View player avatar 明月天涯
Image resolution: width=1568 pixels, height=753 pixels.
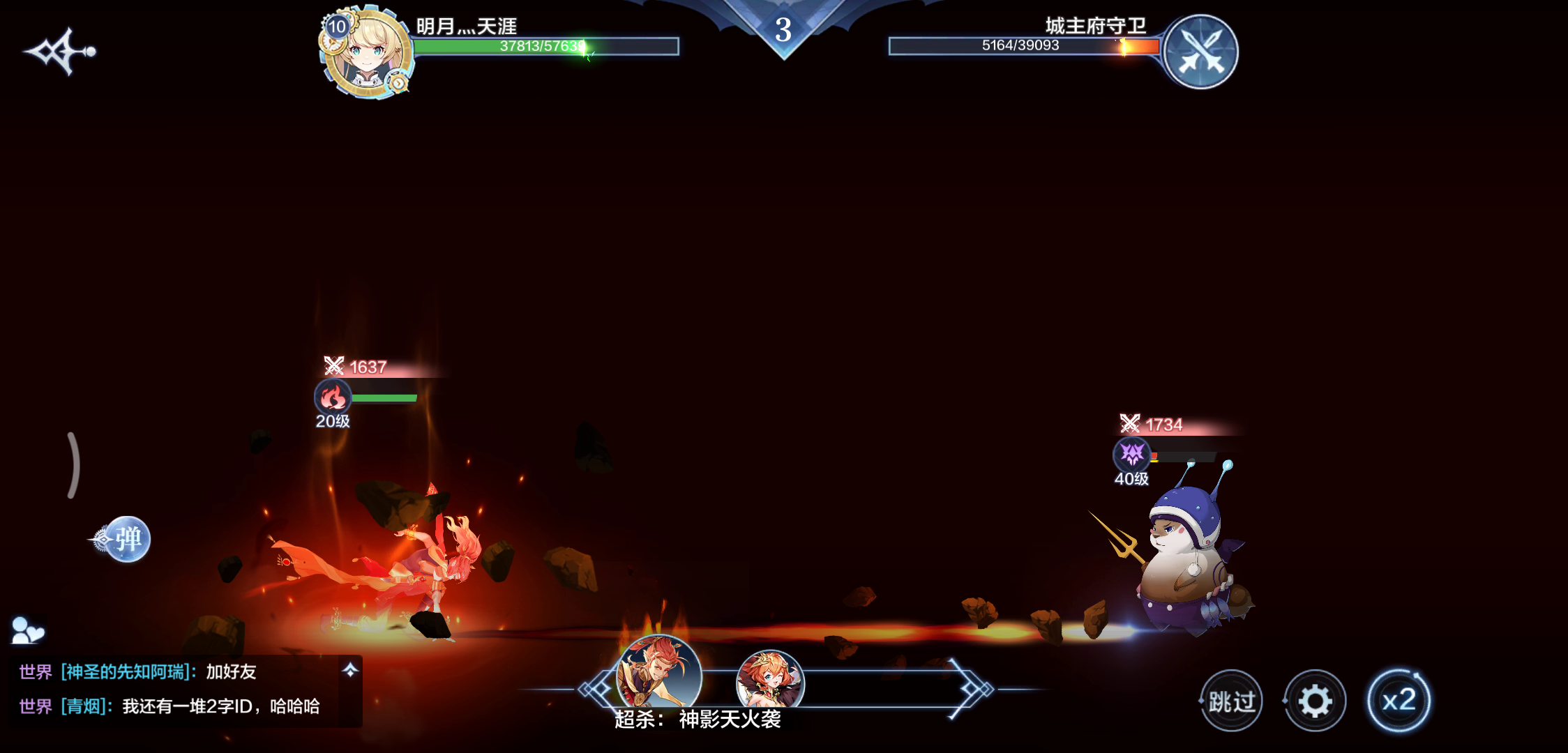point(367,54)
